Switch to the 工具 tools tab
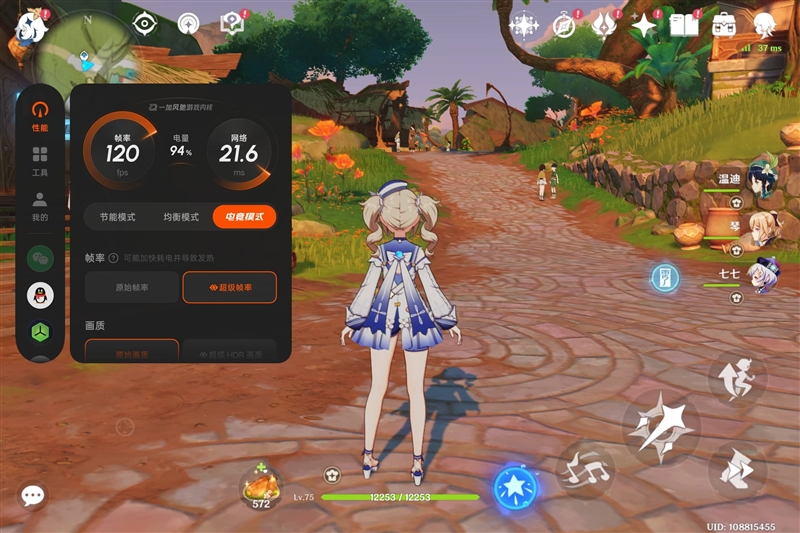Screen dimensions: 800x533 tap(40, 160)
